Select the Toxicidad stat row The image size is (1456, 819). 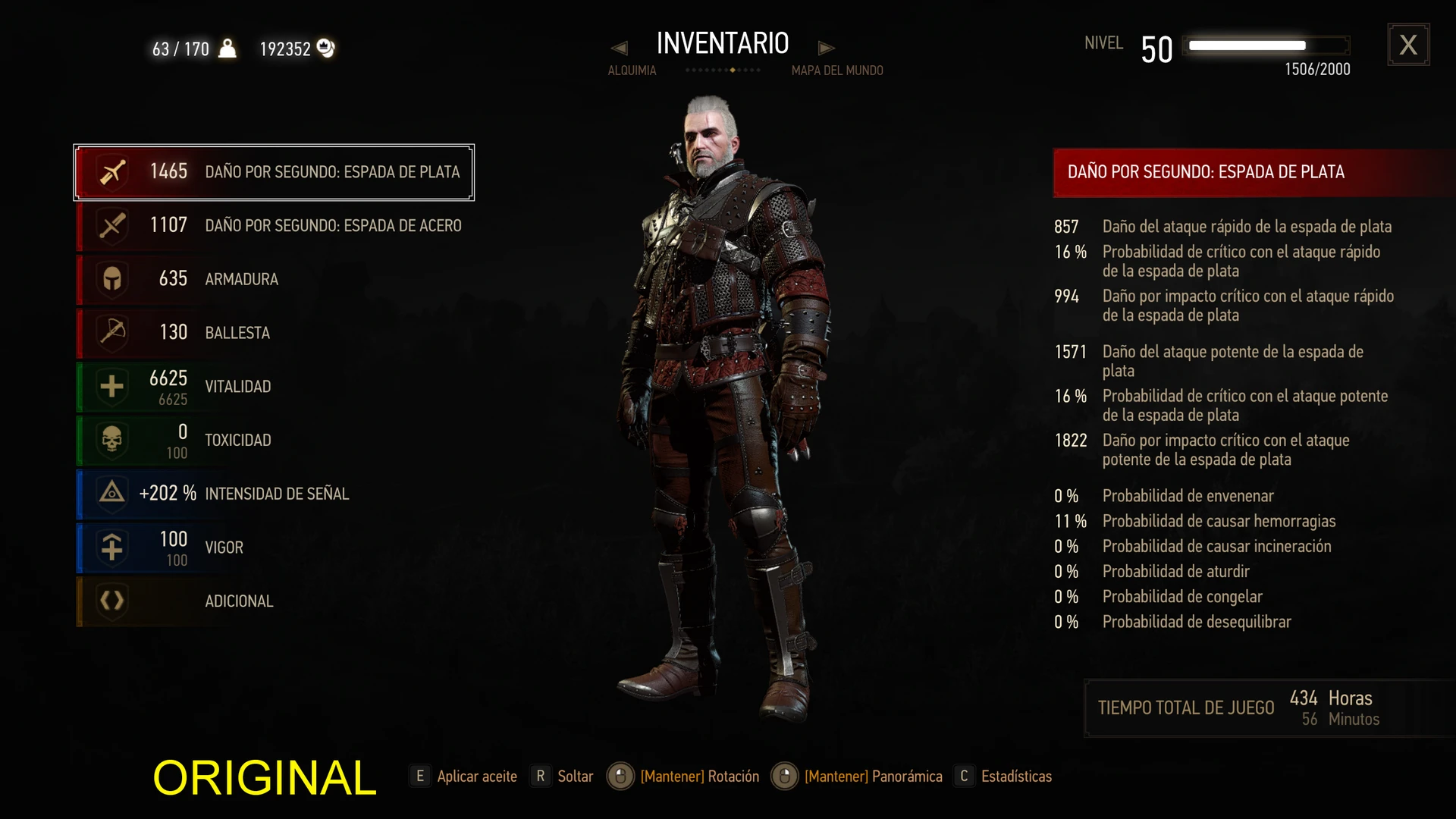[x=274, y=440]
